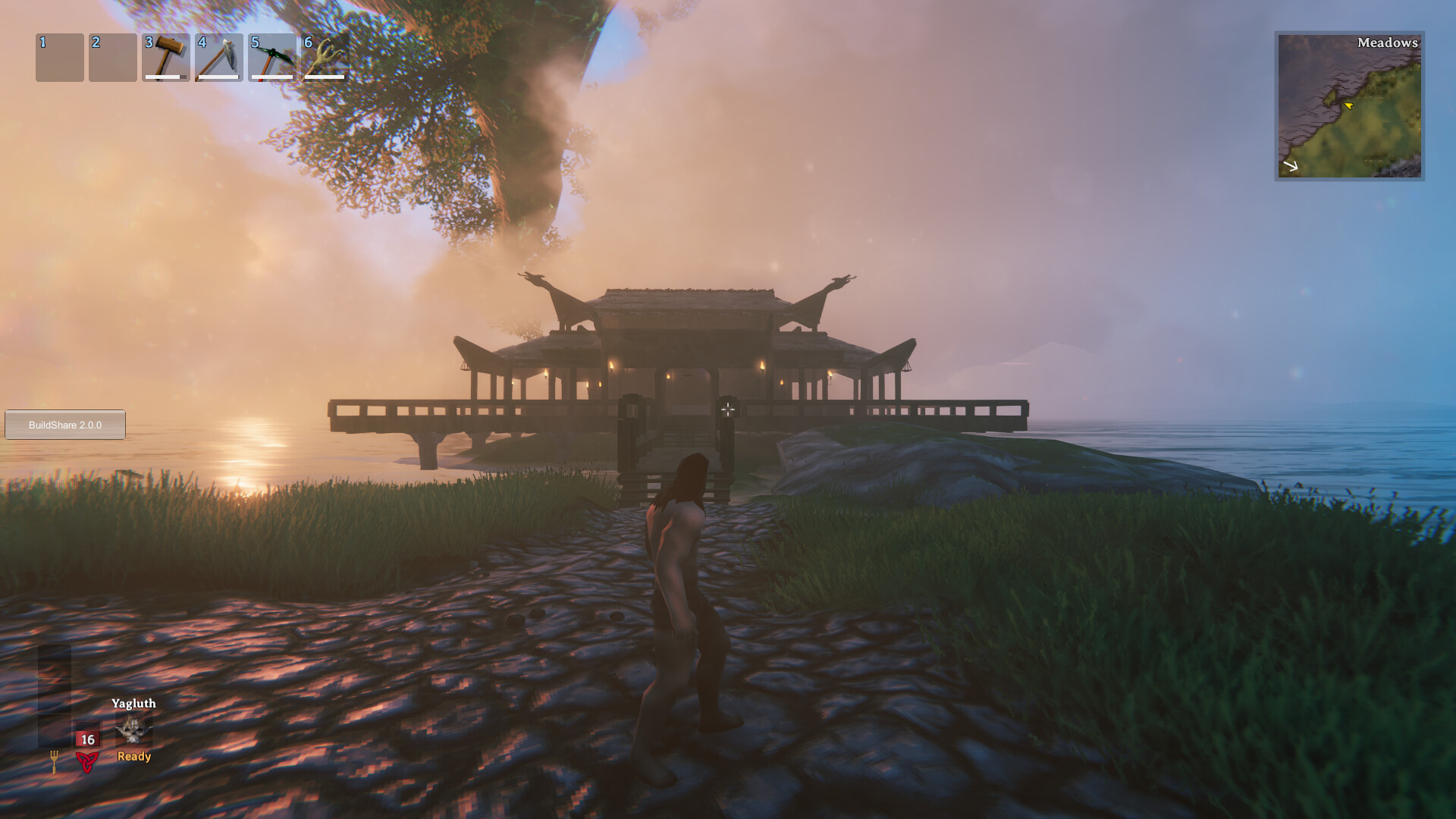Click the golden fork food icon

[x=55, y=761]
